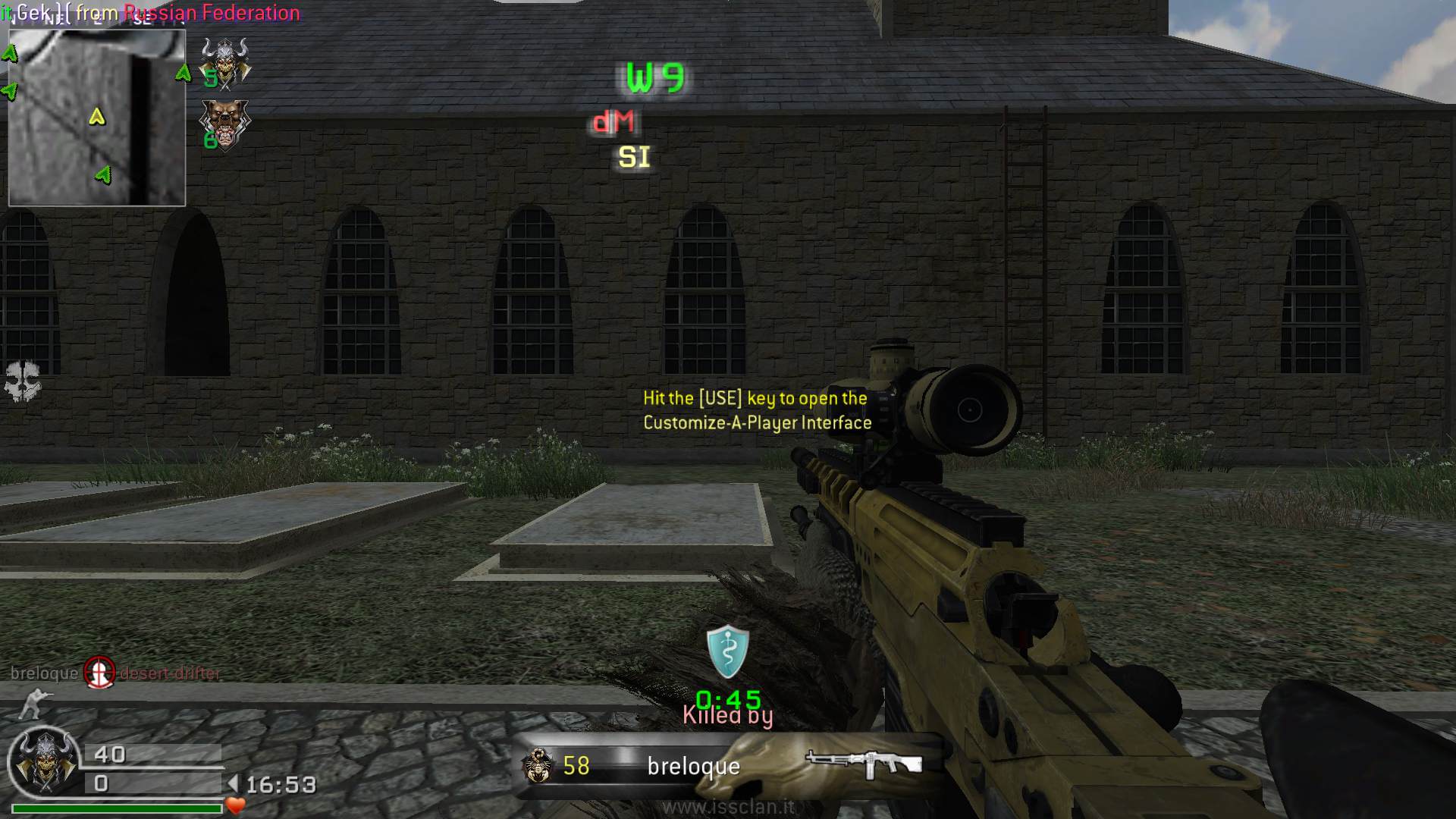
Task: Click the machine gun icon on the killed-by card
Action: click(x=863, y=763)
